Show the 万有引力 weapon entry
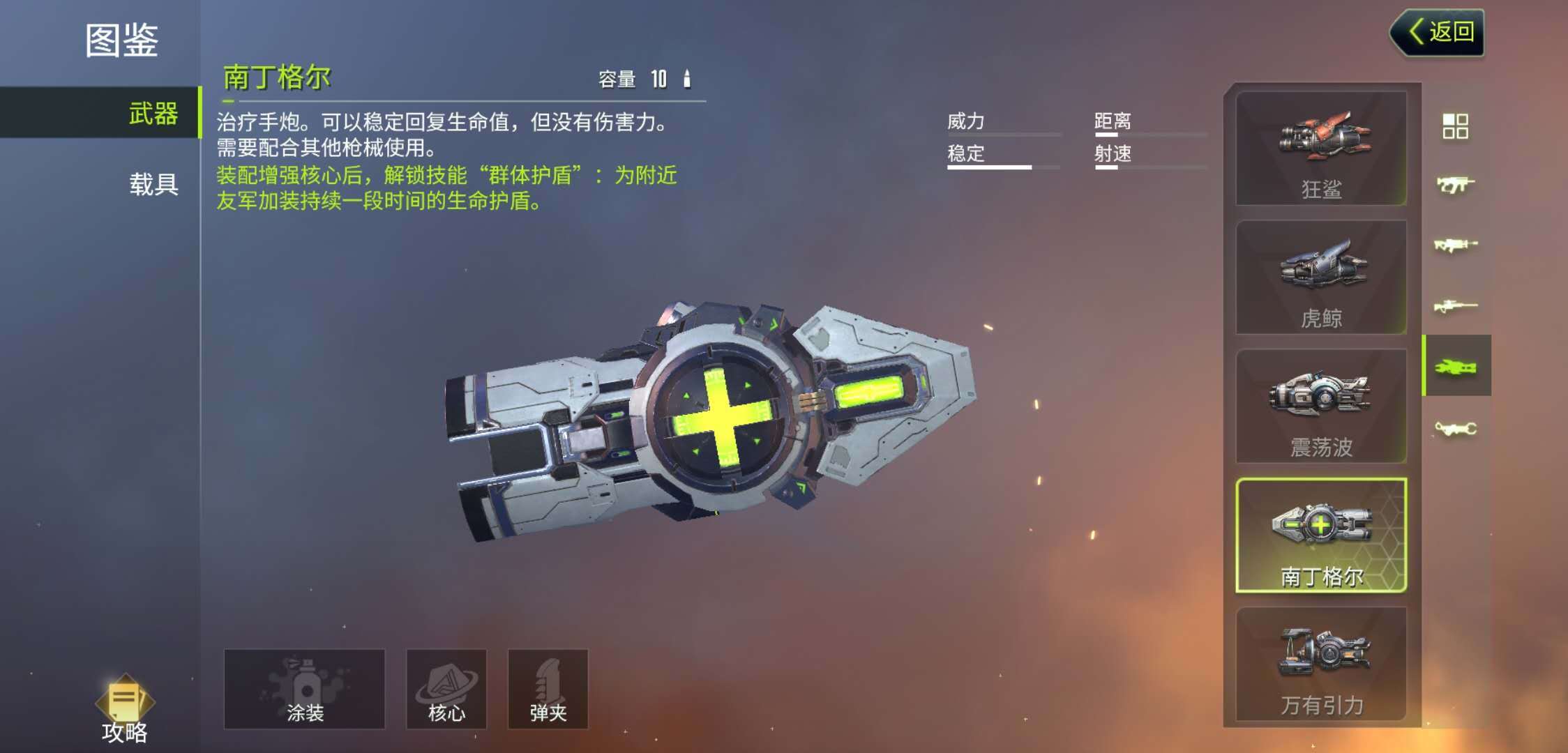The height and width of the screenshot is (753, 1568). point(1321,664)
